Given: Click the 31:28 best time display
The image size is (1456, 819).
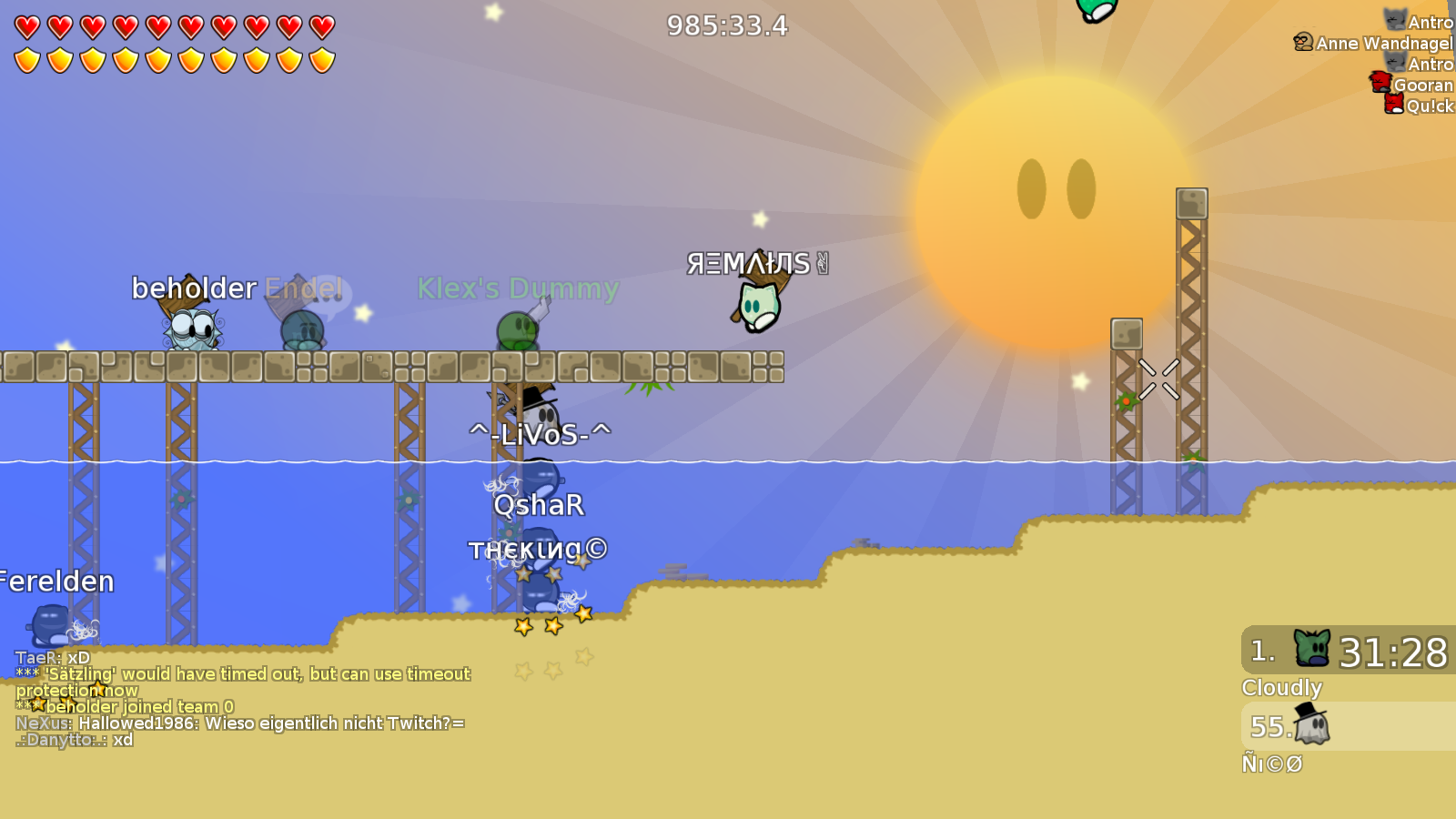Looking at the screenshot, I should click(x=1395, y=652).
